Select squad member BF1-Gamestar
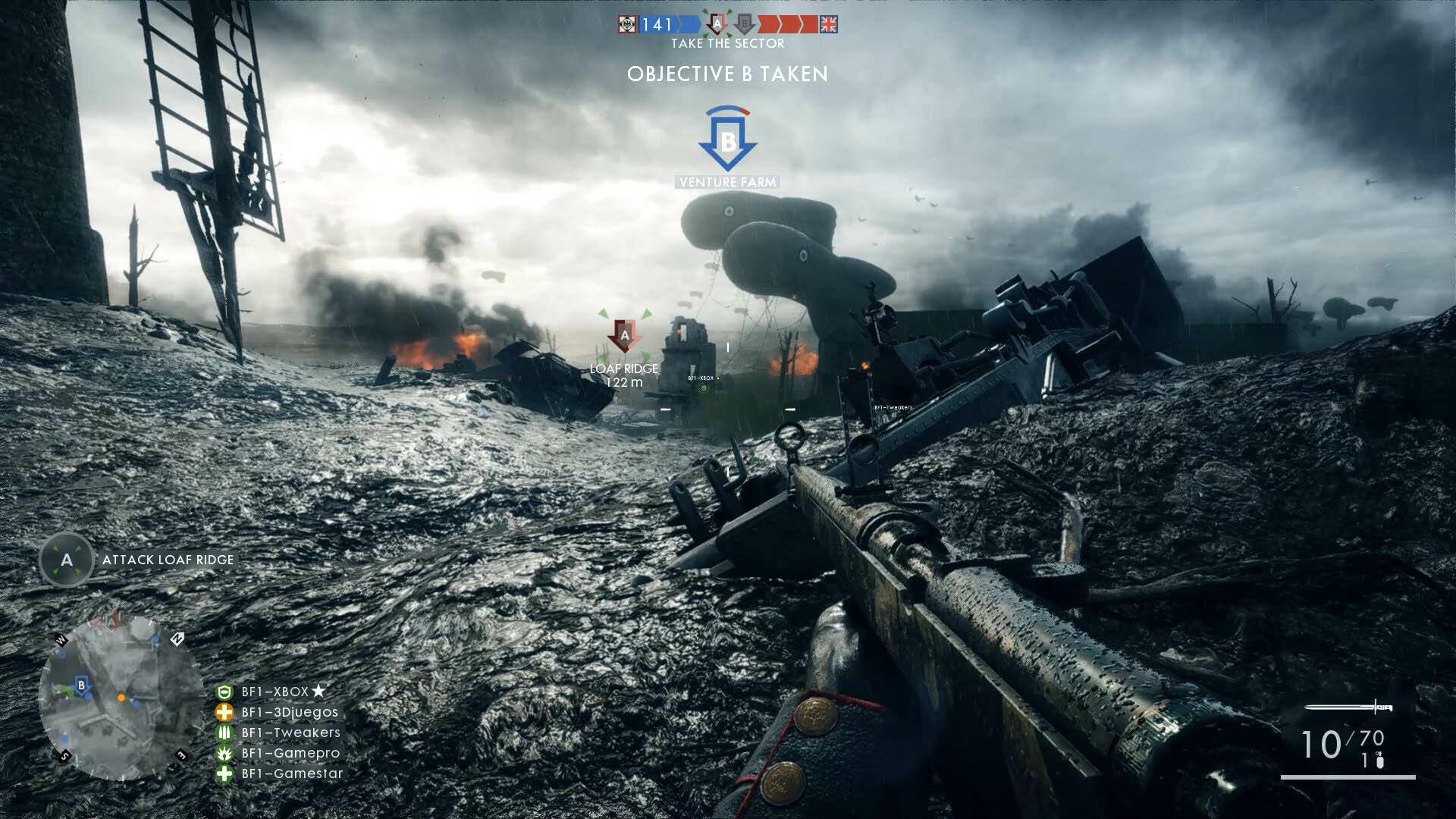Screen dimensions: 1456x819 pos(292,773)
